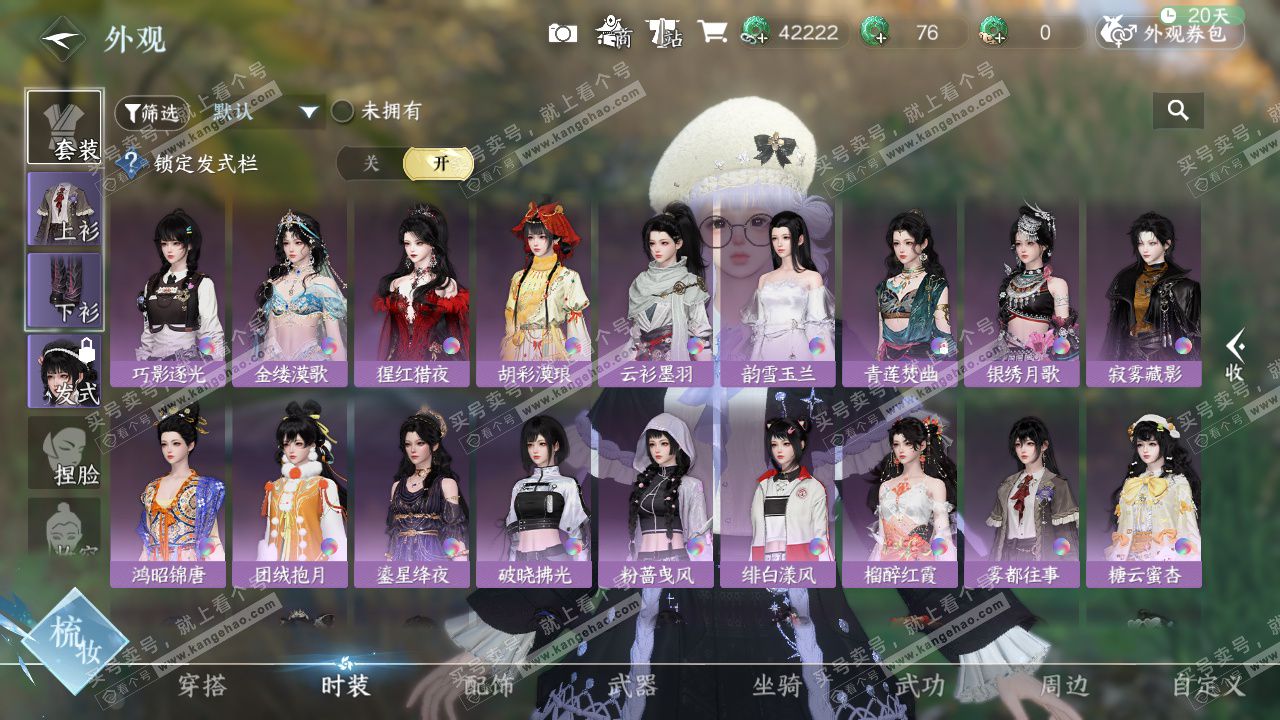1280x720 pixels.
Task: Open the magnifier search button
Action: (x=1178, y=111)
